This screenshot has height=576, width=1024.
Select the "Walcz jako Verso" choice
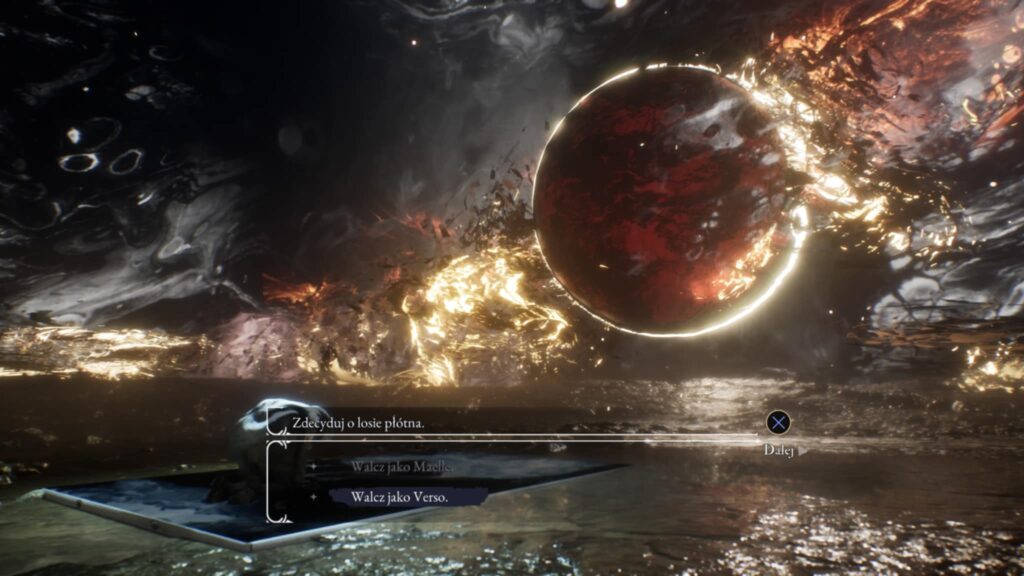pos(398,496)
